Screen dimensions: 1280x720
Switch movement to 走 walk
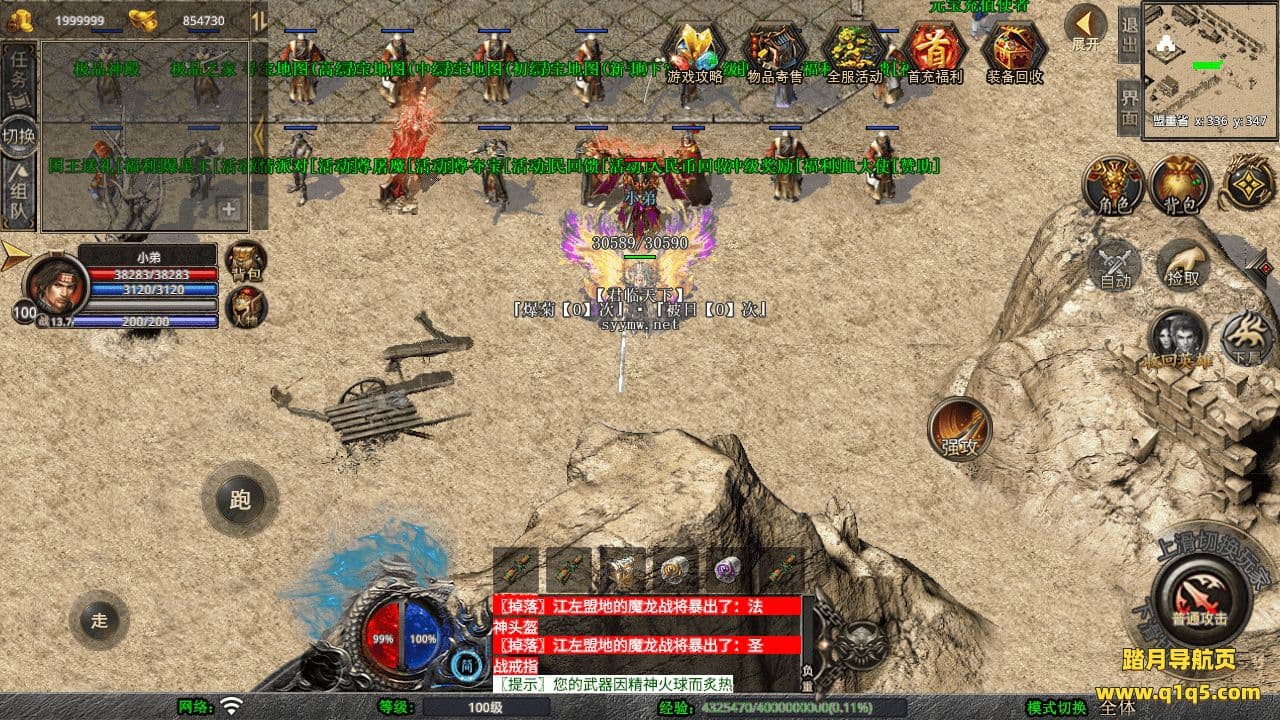99,620
